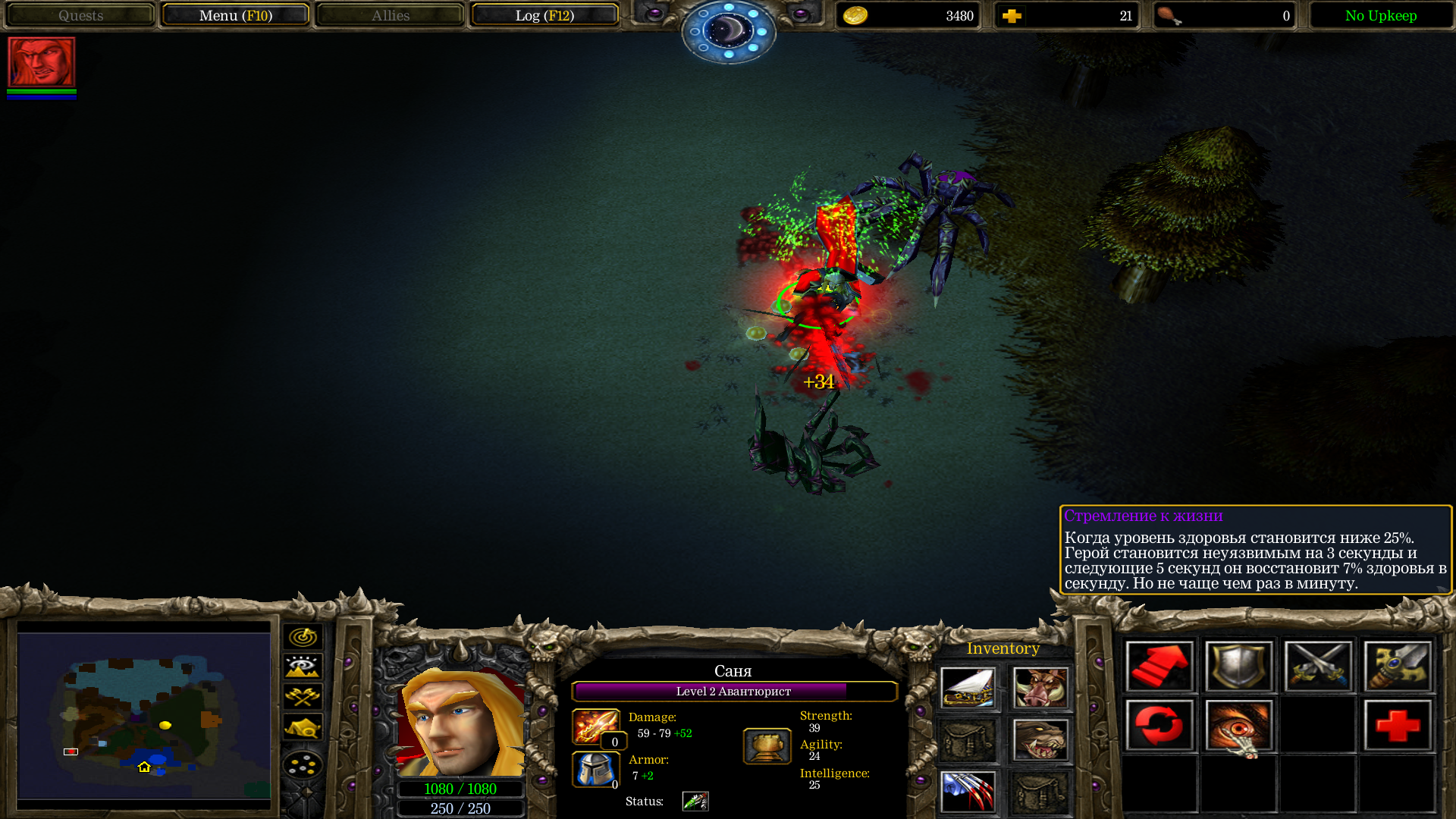Viewport: 1456px width, 819px height.
Task: Select the bloody claws inventory item
Action: [968, 792]
